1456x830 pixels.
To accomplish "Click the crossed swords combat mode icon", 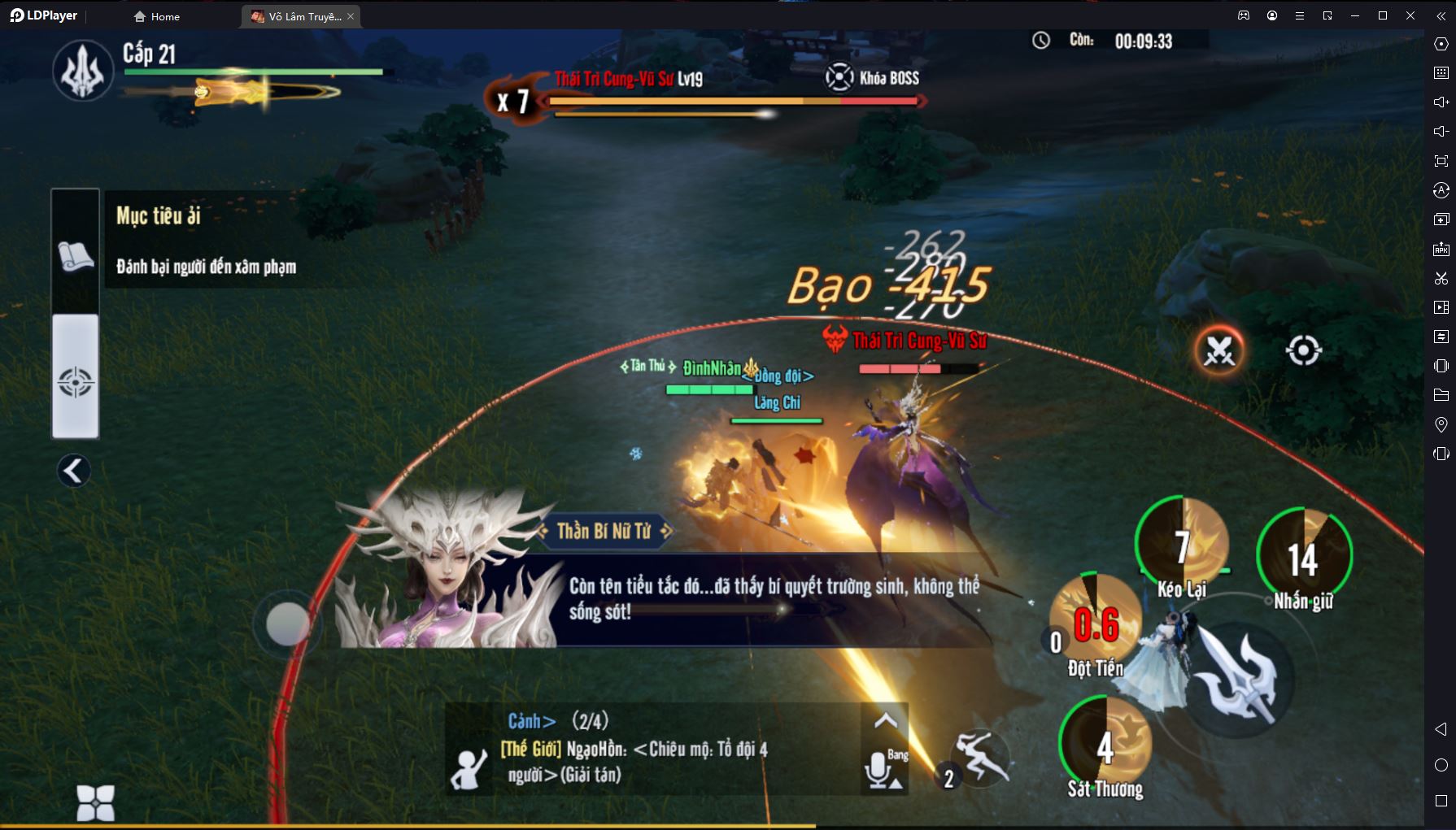I will coord(1218,351).
